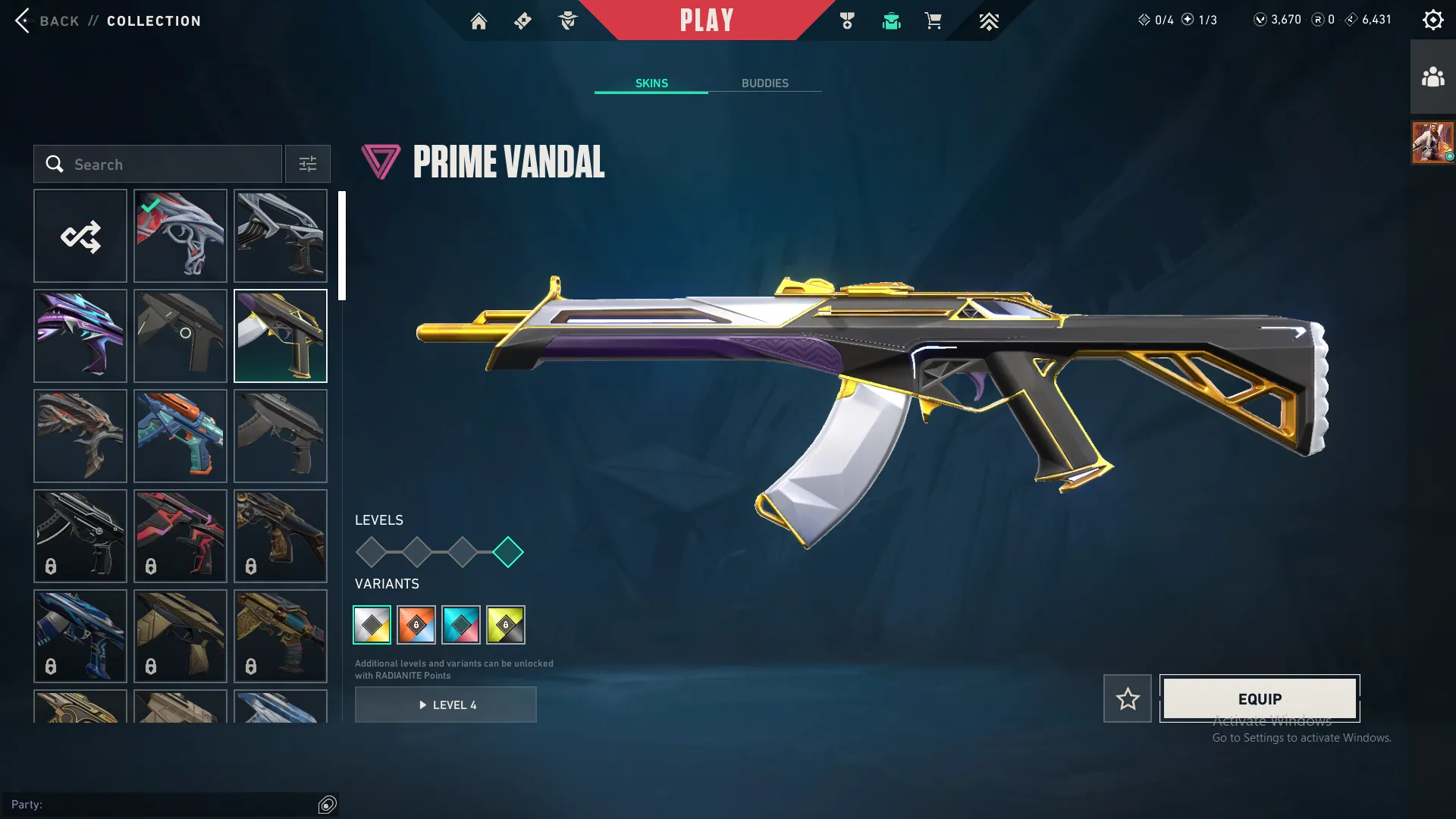
Task: Open the social friends panel icon
Action: [x=1432, y=75]
